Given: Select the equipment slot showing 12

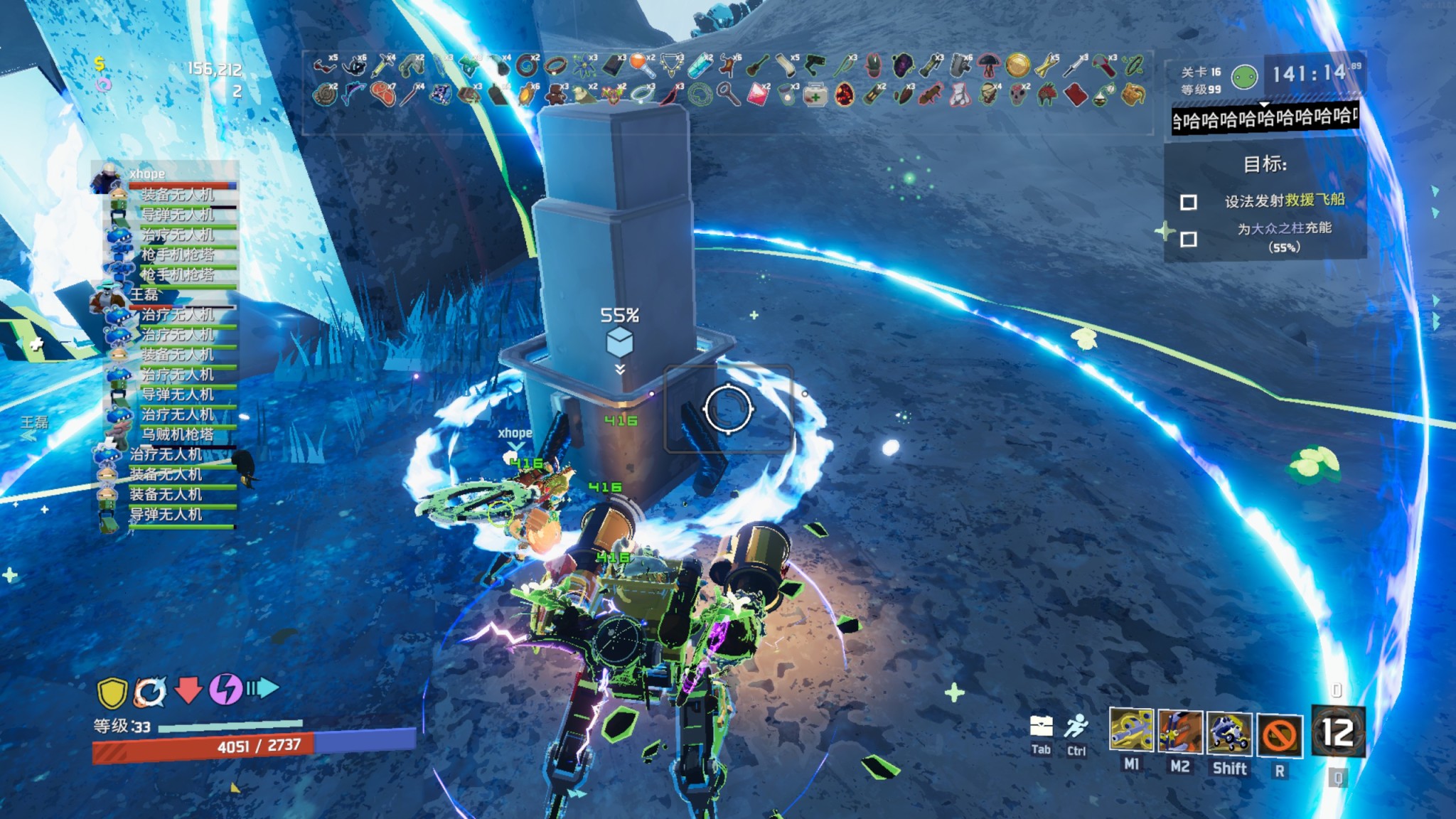Looking at the screenshot, I should [x=1337, y=732].
